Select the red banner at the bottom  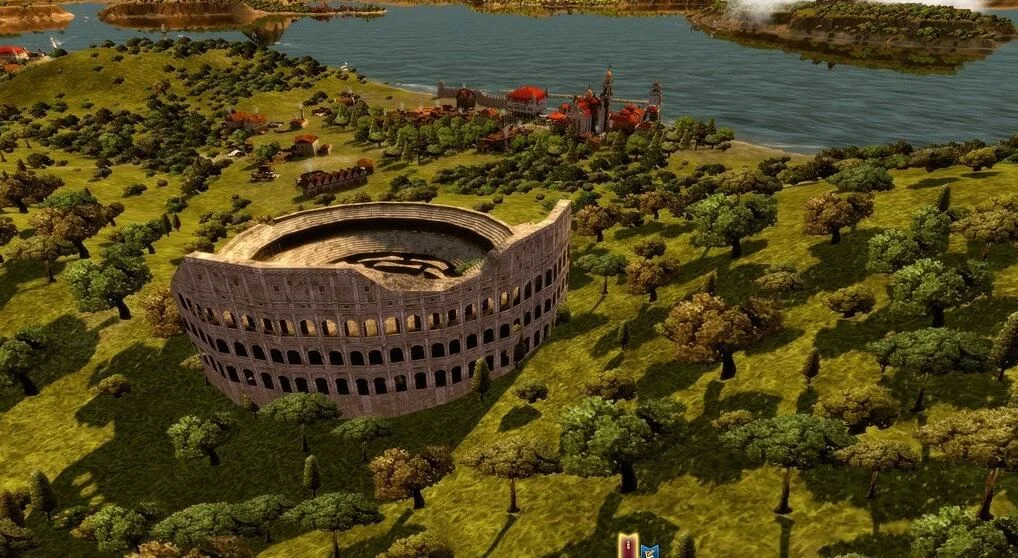pyautogui.click(x=628, y=546)
